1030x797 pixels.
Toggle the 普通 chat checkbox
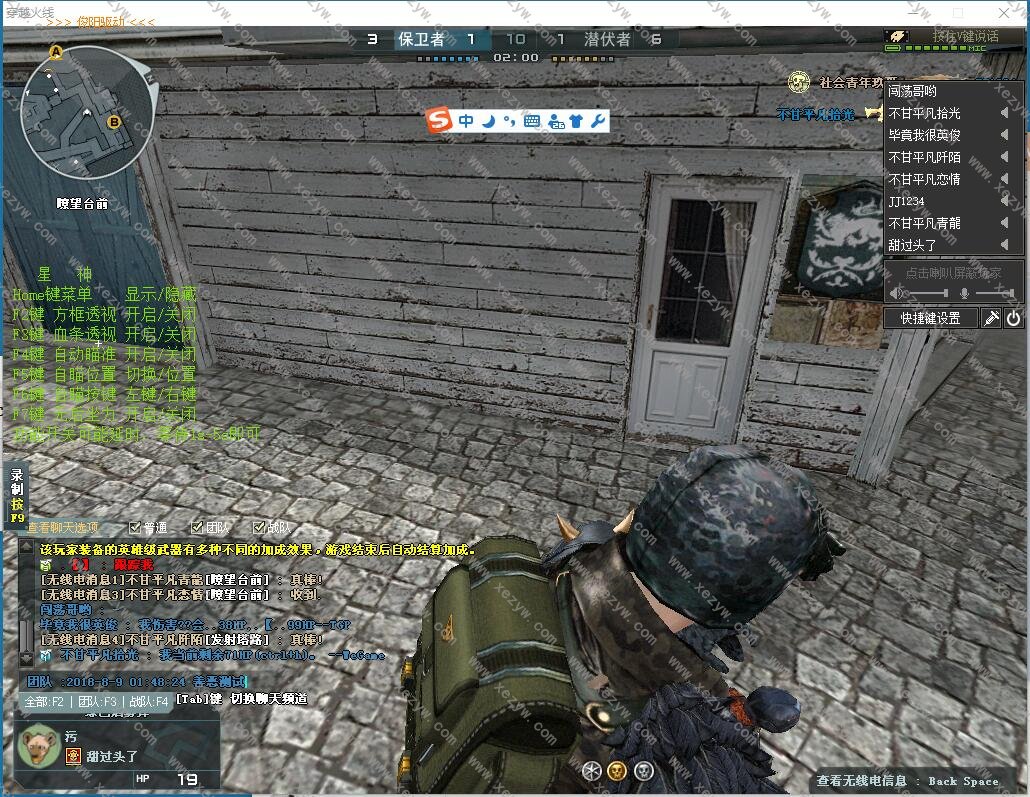[135, 527]
